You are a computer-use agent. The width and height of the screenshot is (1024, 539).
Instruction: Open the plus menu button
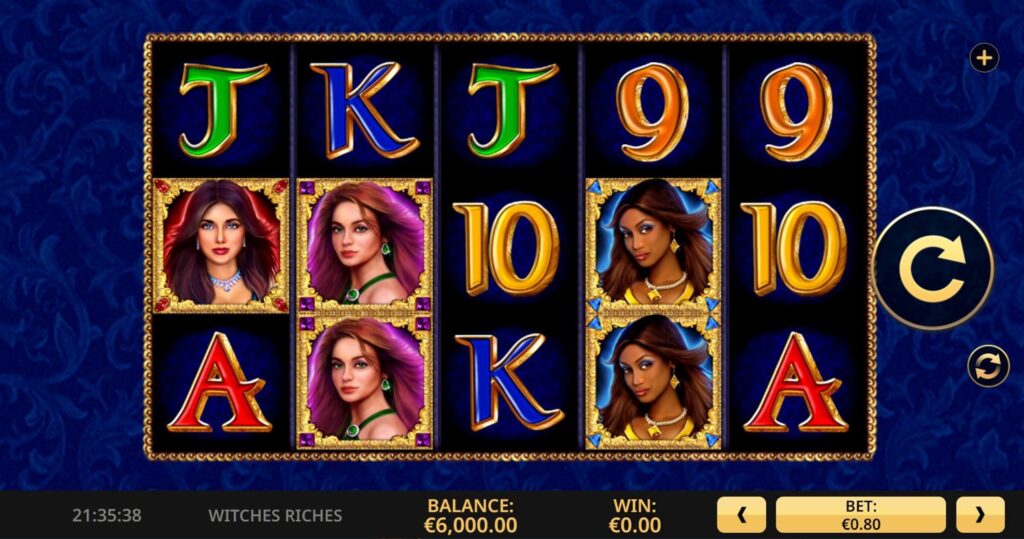pyautogui.click(x=984, y=59)
